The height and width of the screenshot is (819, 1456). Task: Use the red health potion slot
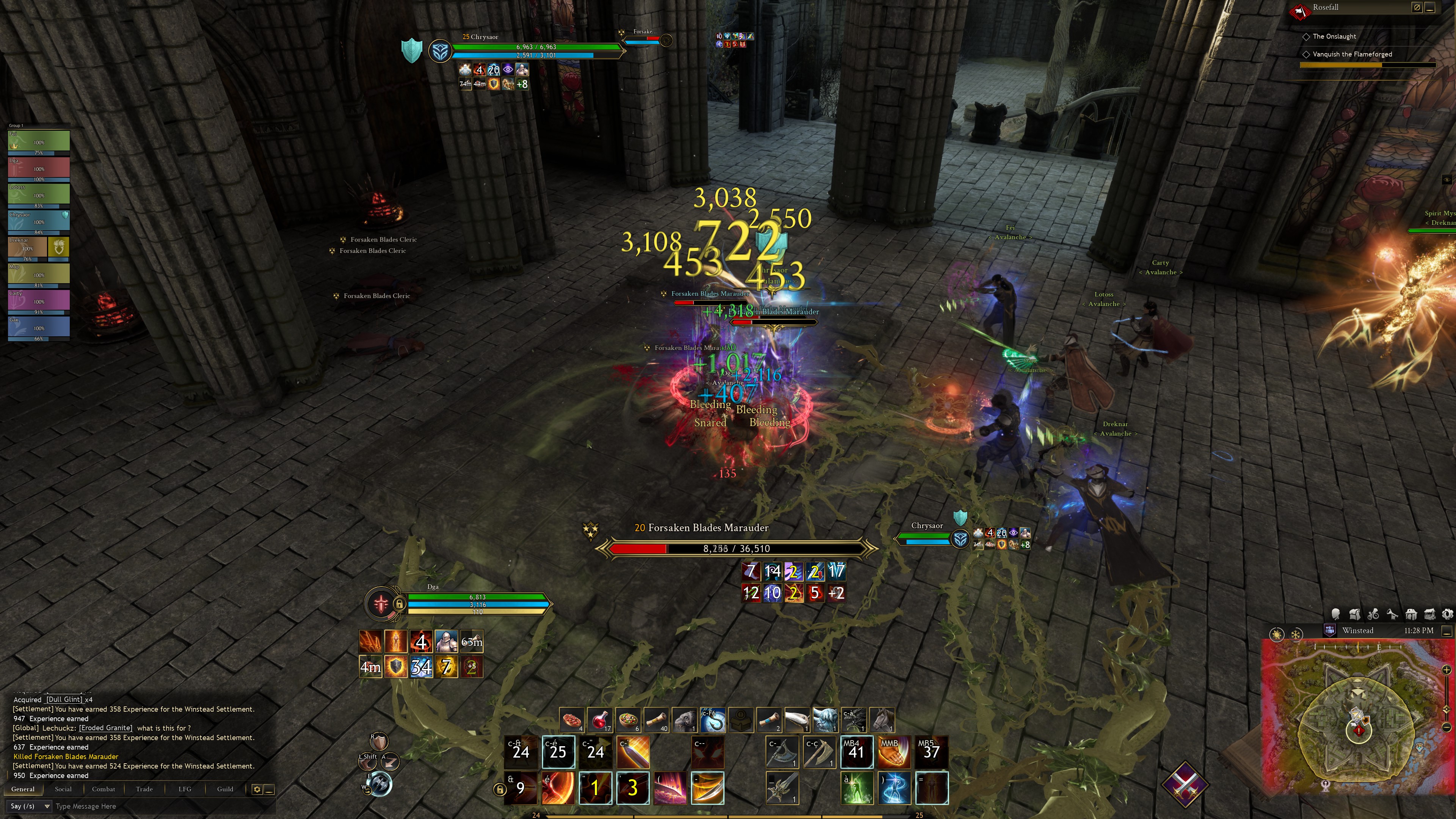pyautogui.click(x=600, y=720)
